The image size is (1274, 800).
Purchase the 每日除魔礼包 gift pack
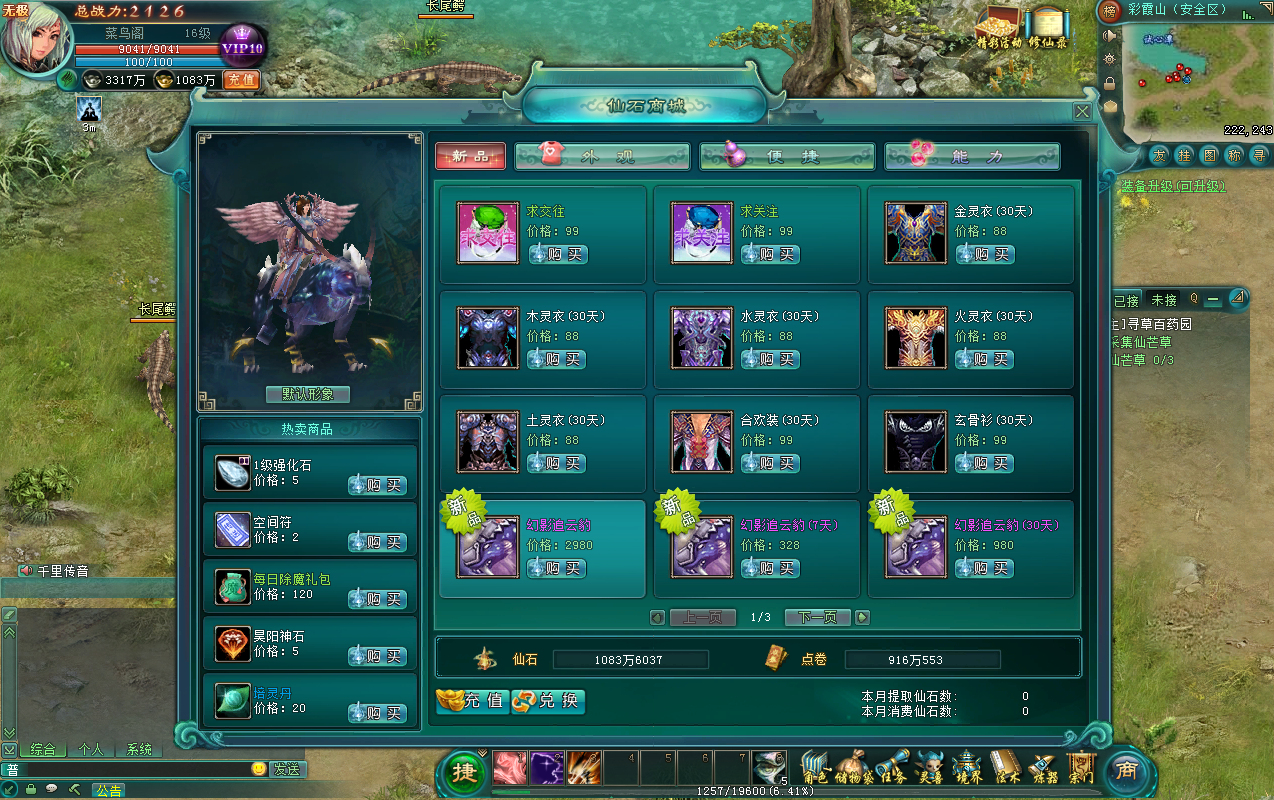pos(377,599)
